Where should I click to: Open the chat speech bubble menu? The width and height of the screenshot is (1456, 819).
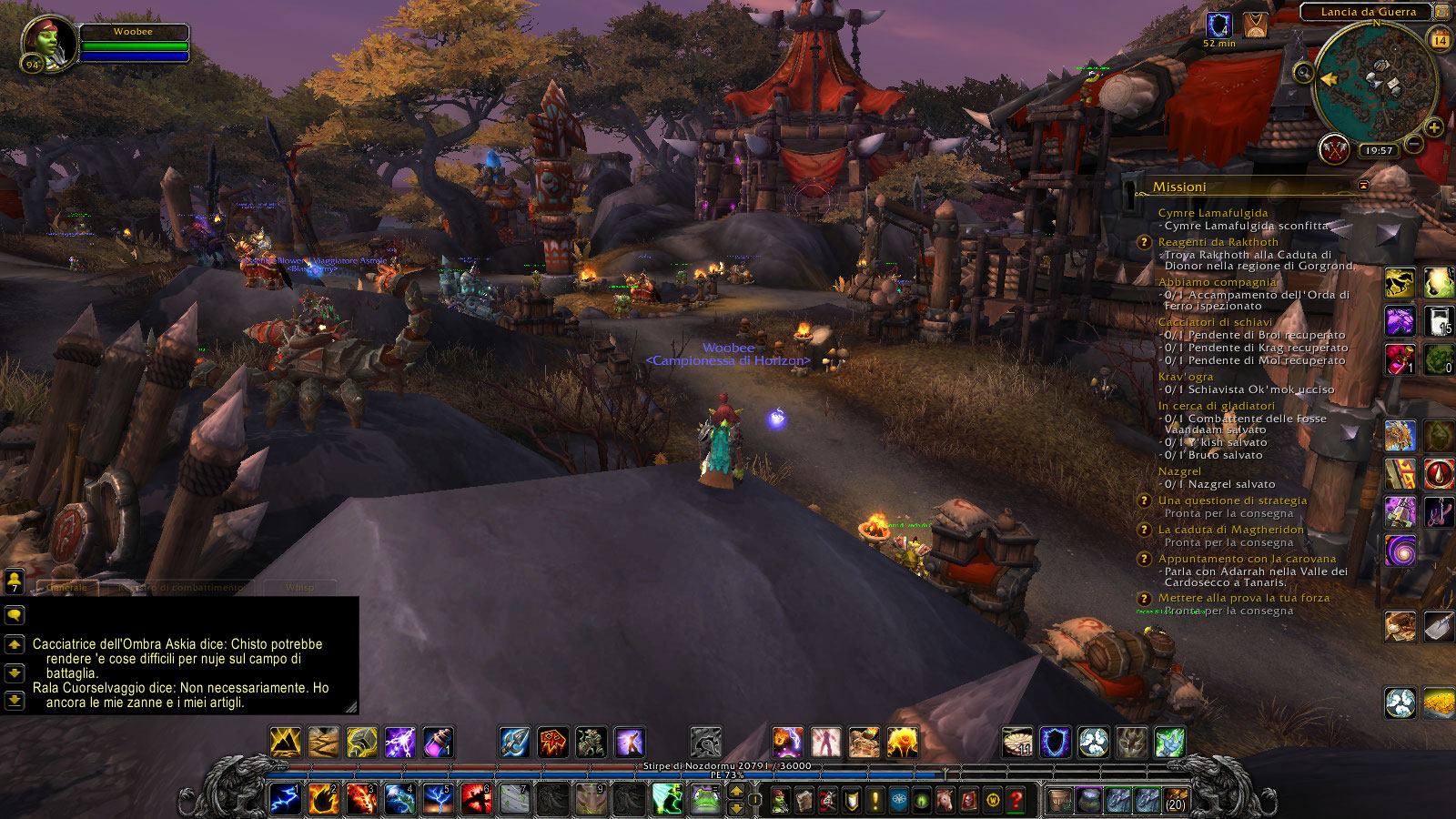pyautogui.click(x=14, y=615)
